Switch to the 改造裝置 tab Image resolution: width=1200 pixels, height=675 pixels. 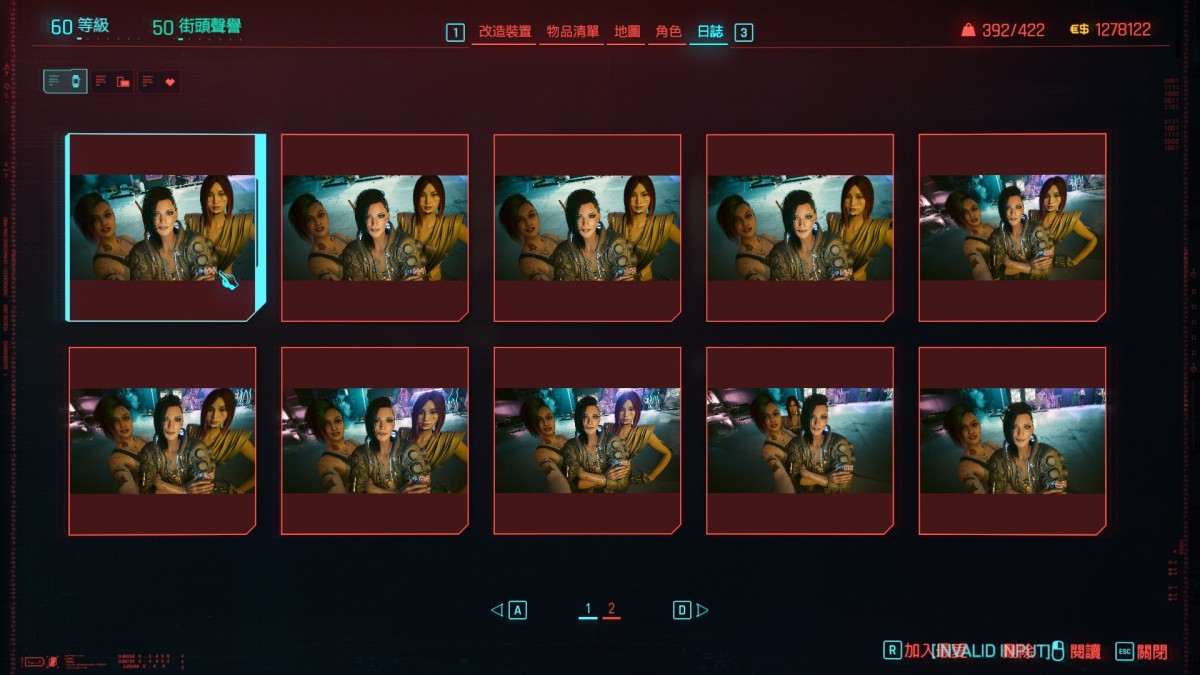pos(504,32)
